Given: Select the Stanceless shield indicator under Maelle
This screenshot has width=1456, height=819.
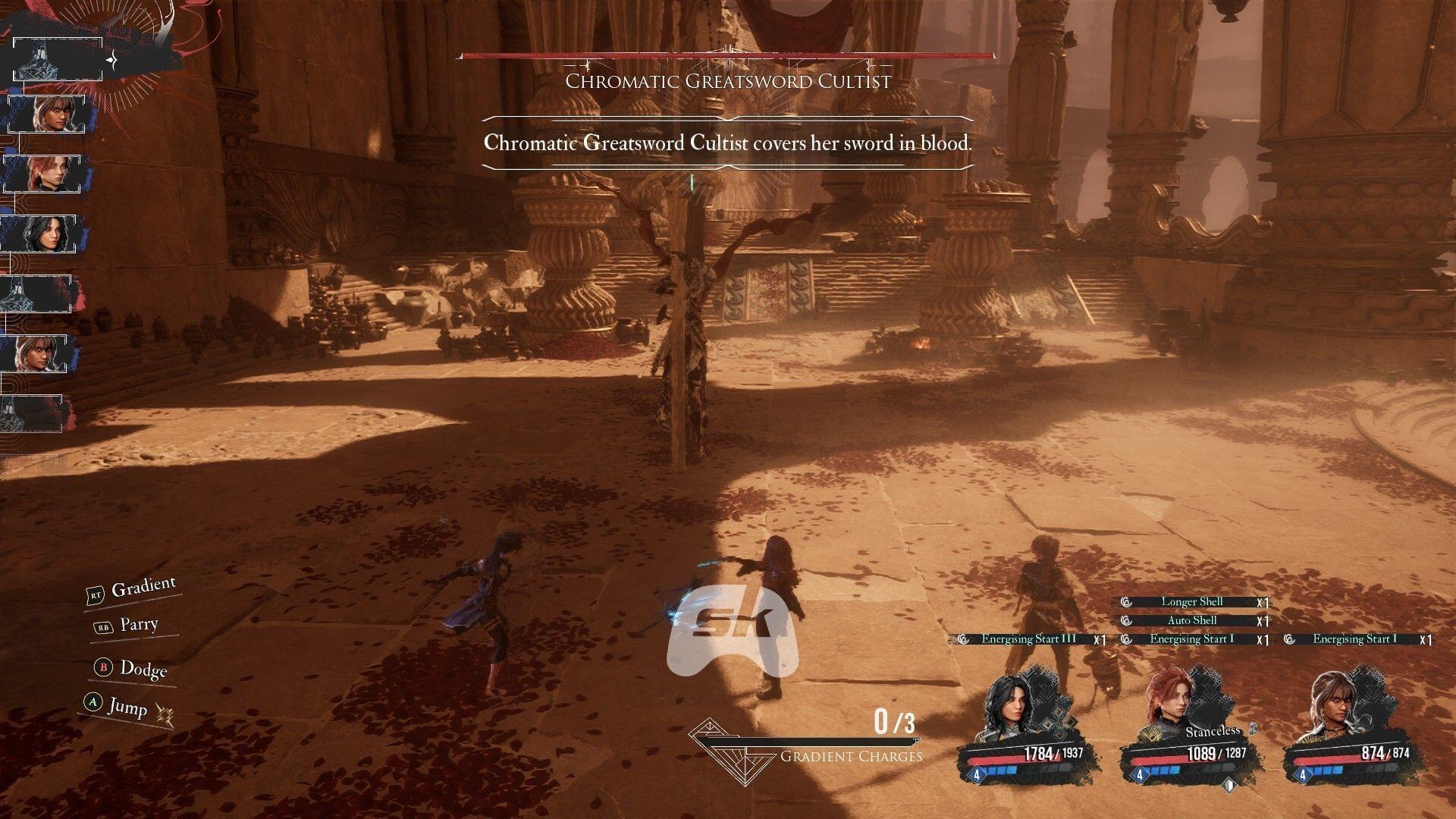Looking at the screenshot, I should click(x=1228, y=786).
